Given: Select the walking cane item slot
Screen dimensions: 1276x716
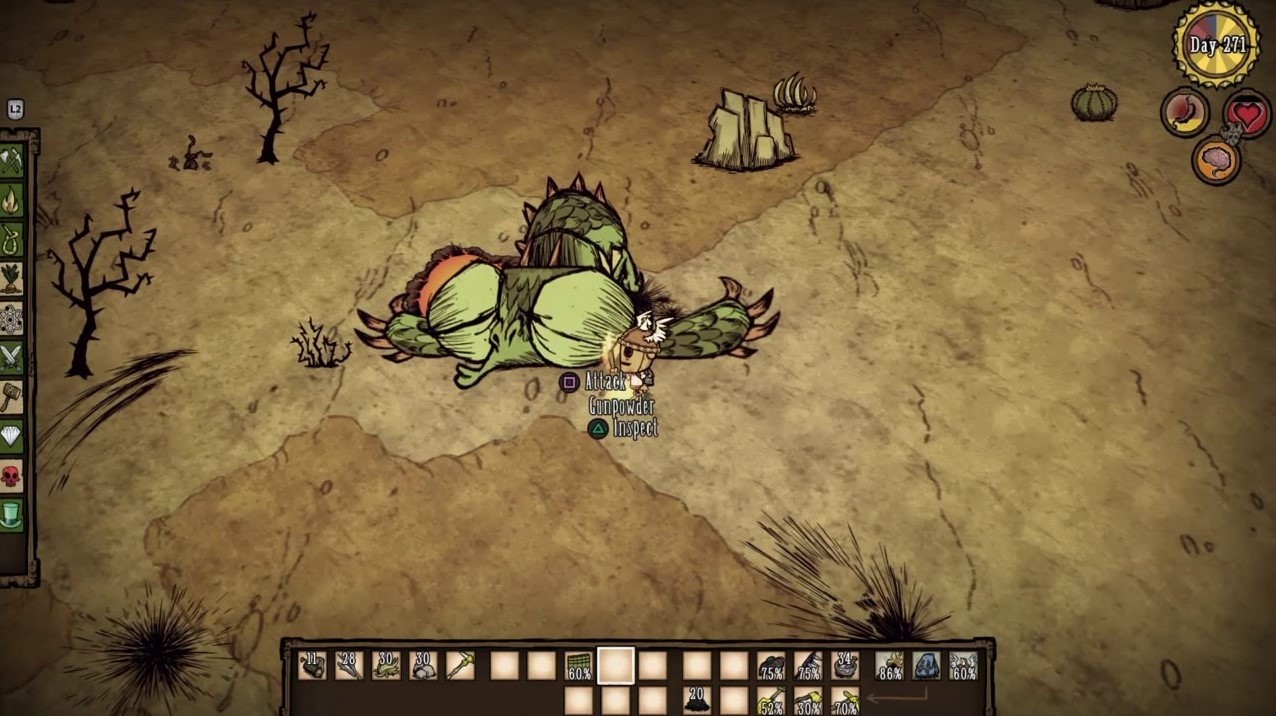Looking at the screenshot, I should [x=460, y=665].
